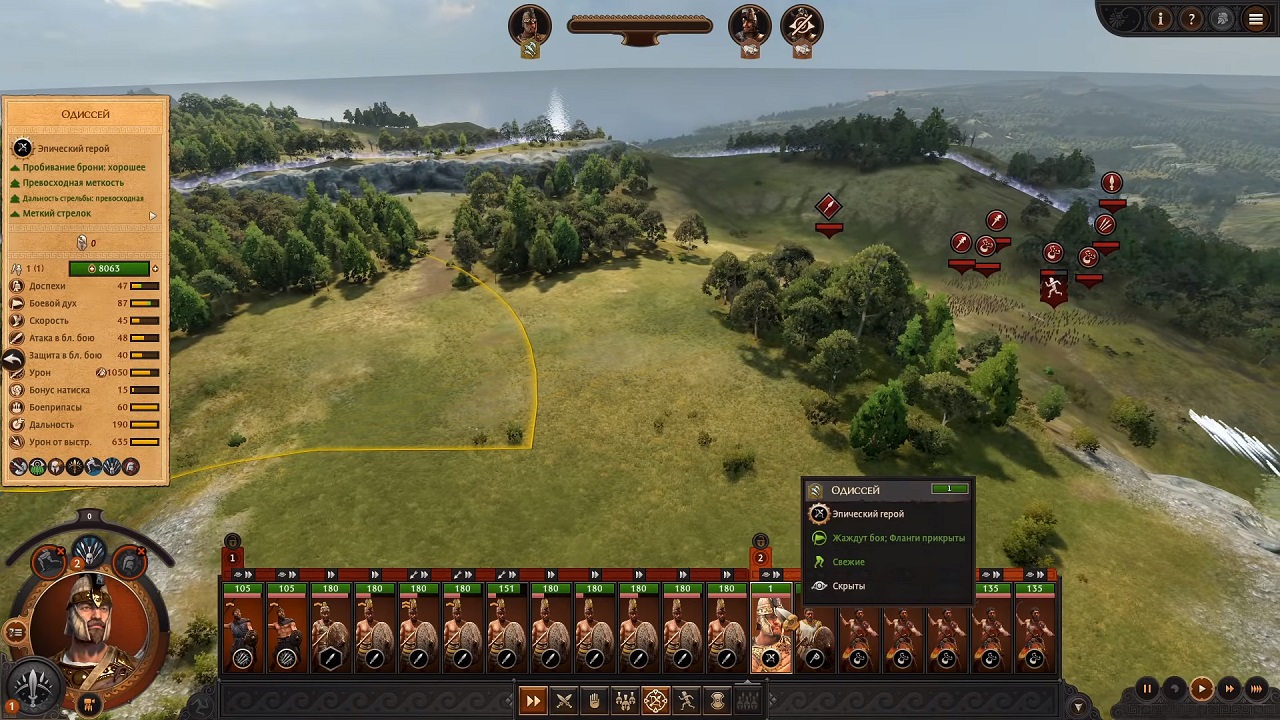Open the encyclopedia with the info icon
The height and width of the screenshot is (720, 1280).
pos(1160,18)
